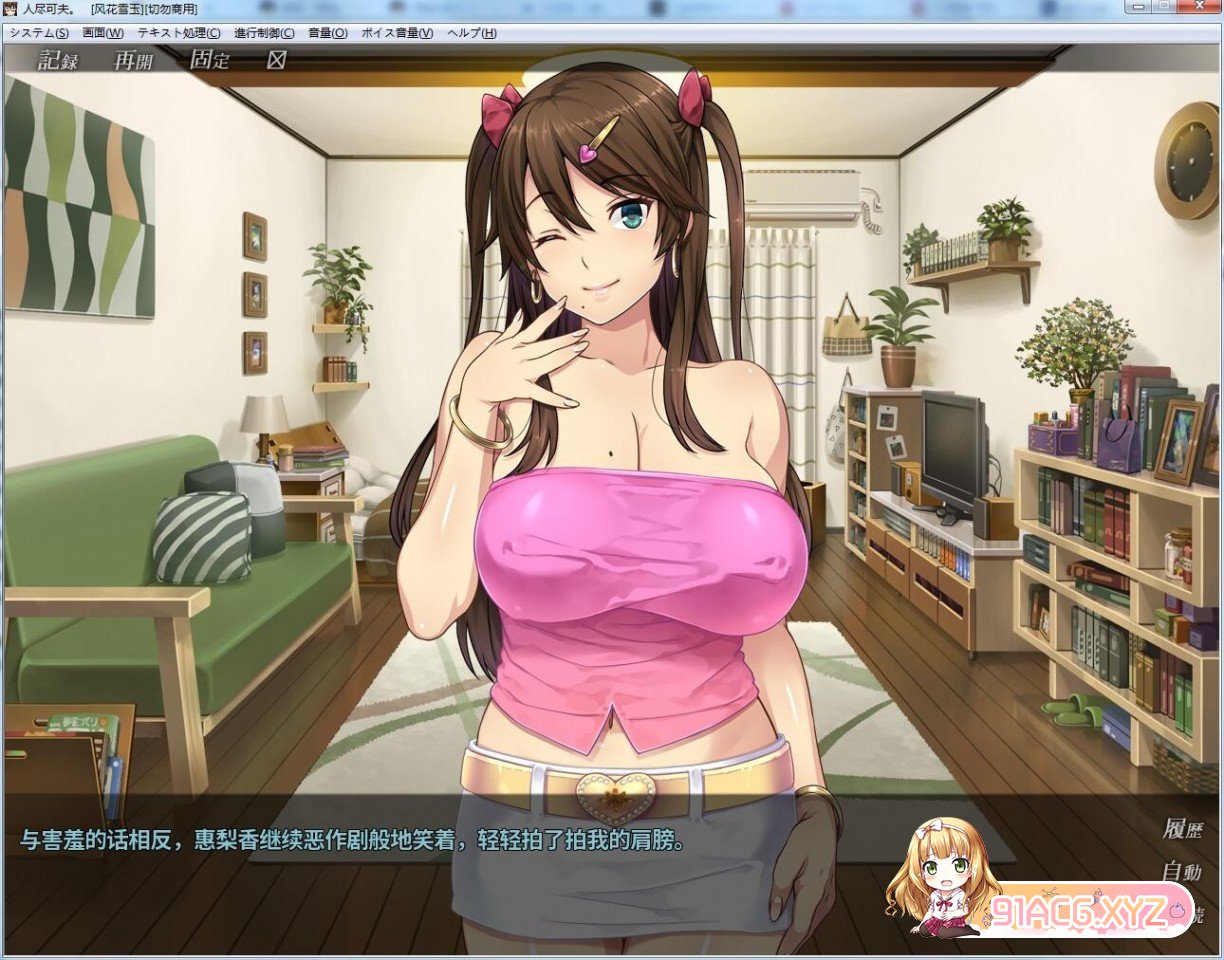Open the ボイス音量(V) voice volume menu

[x=397, y=33]
